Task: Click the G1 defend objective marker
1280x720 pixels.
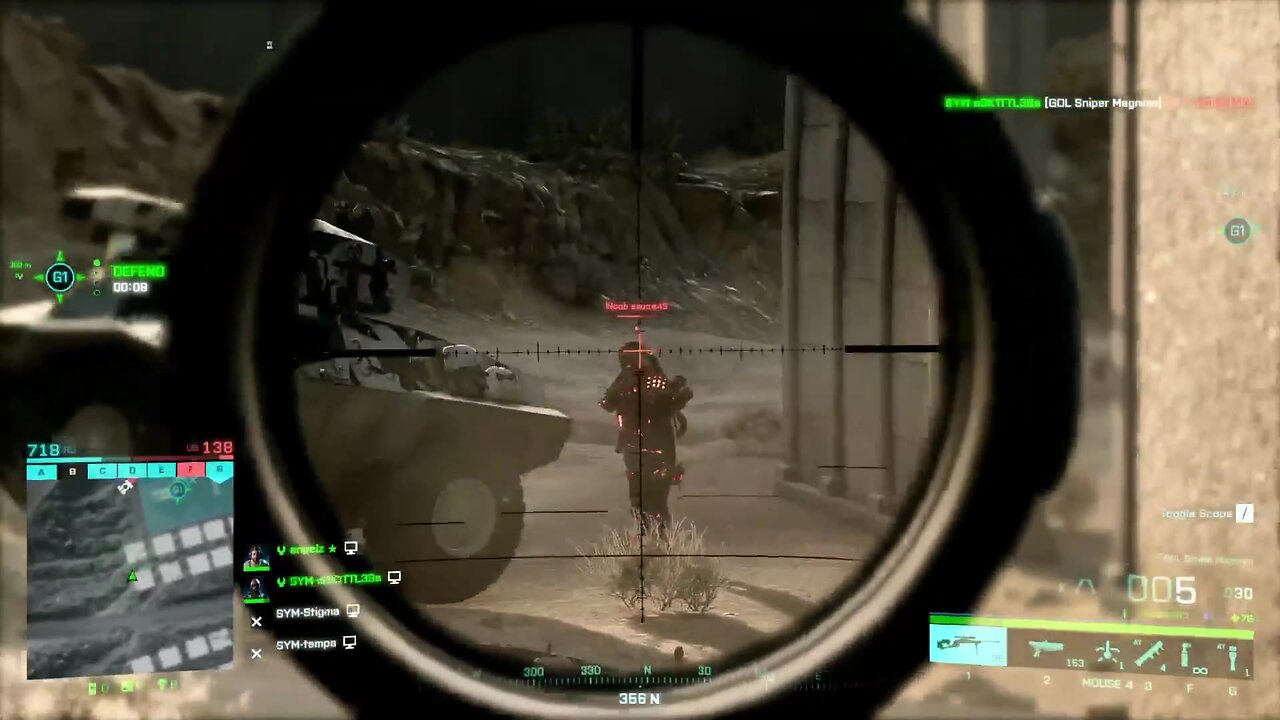Action: [60, 277]
